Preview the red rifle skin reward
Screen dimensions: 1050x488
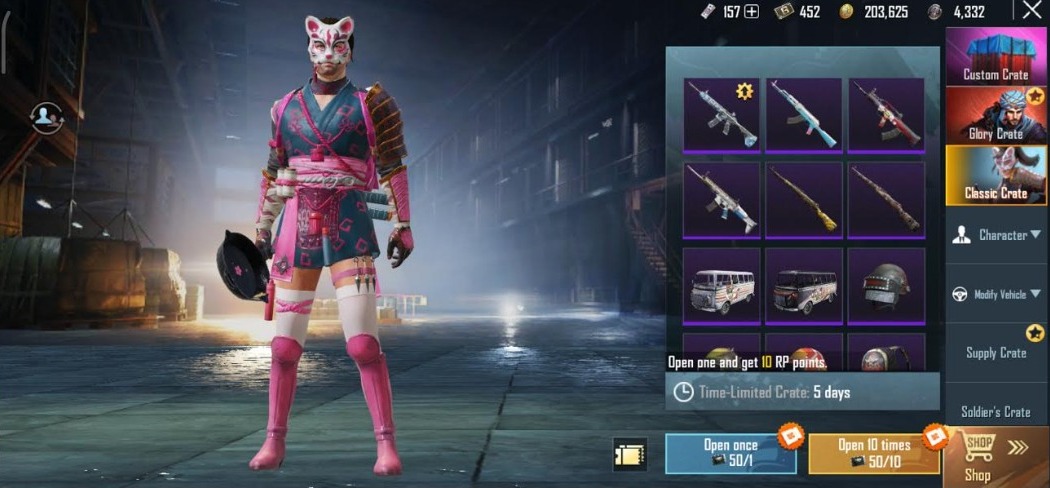pyautogui.click(x=887, y=115)
